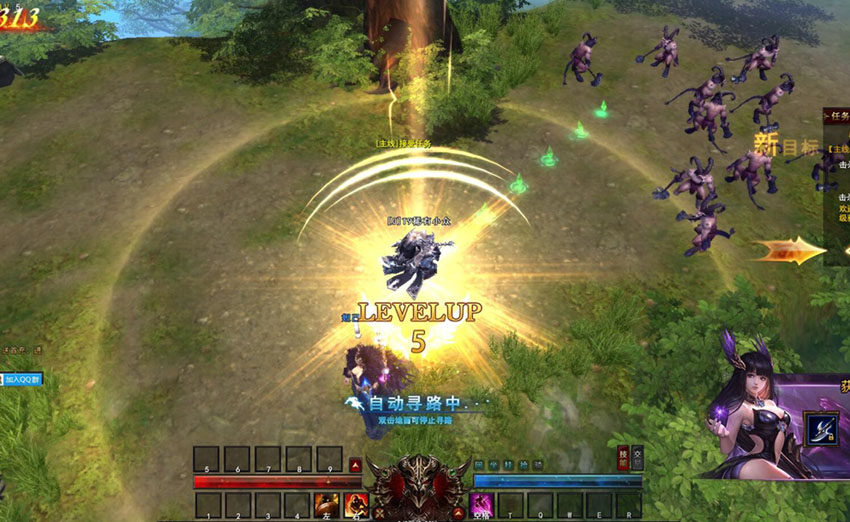Viewport: 850px width, 522px height.
Task: Trigger the purple spacebar skill icon
Action: pos(481,505)
